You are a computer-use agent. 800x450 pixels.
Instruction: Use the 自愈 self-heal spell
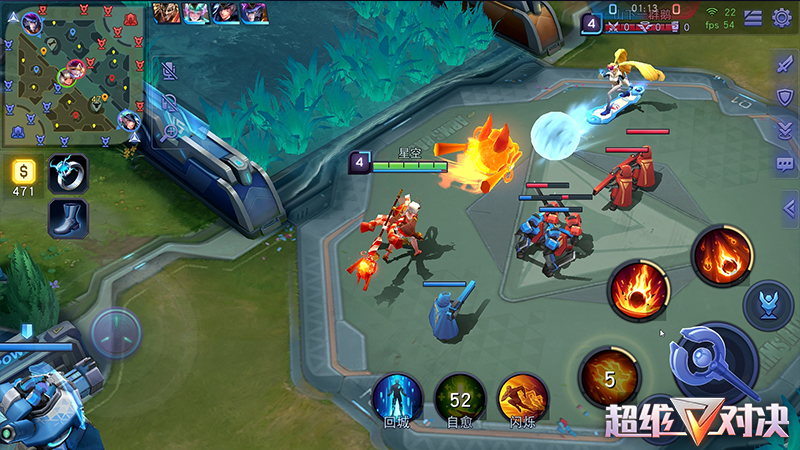[460, 399]
